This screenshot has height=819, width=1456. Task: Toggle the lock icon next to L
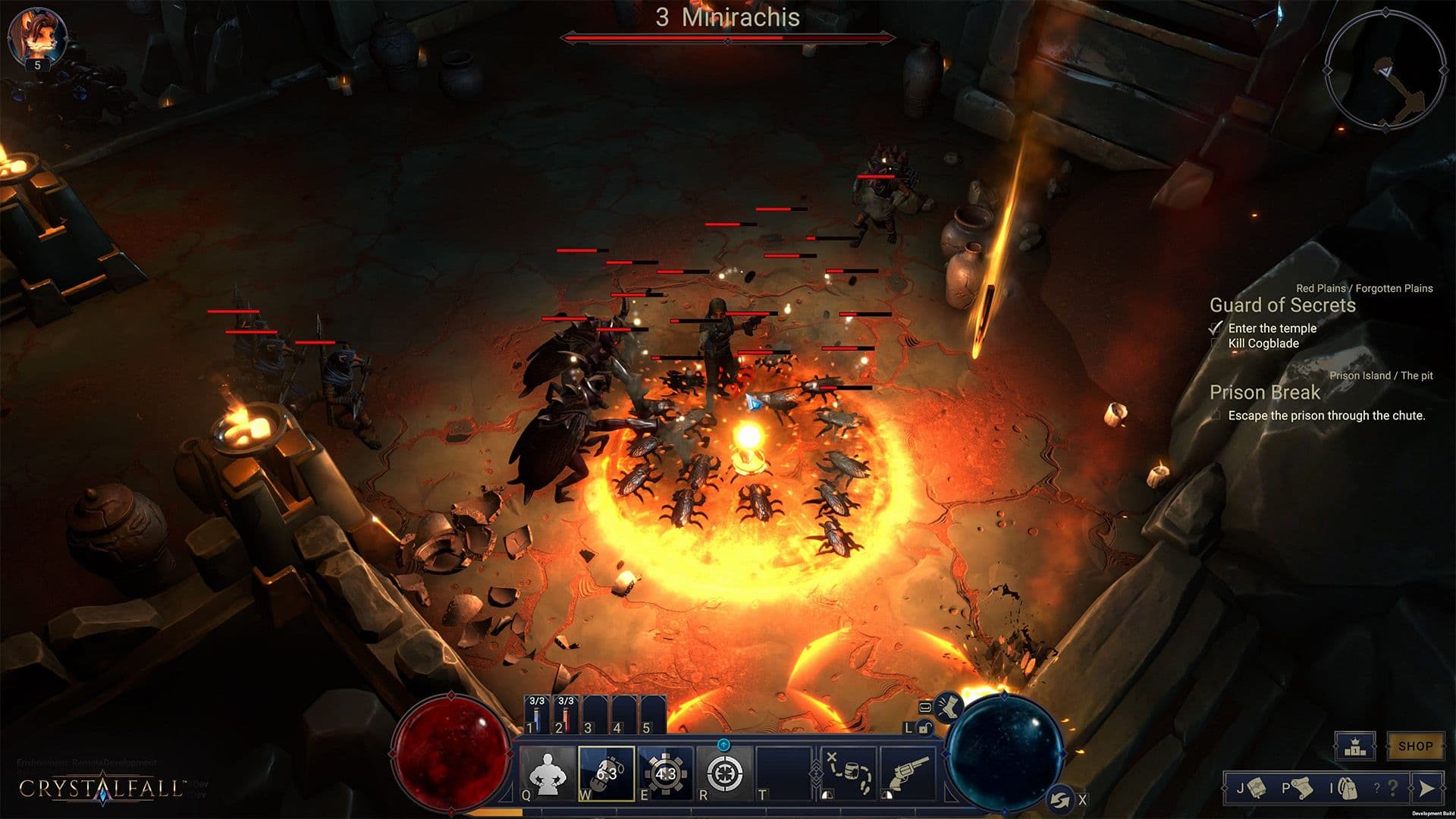click(925, 729)
